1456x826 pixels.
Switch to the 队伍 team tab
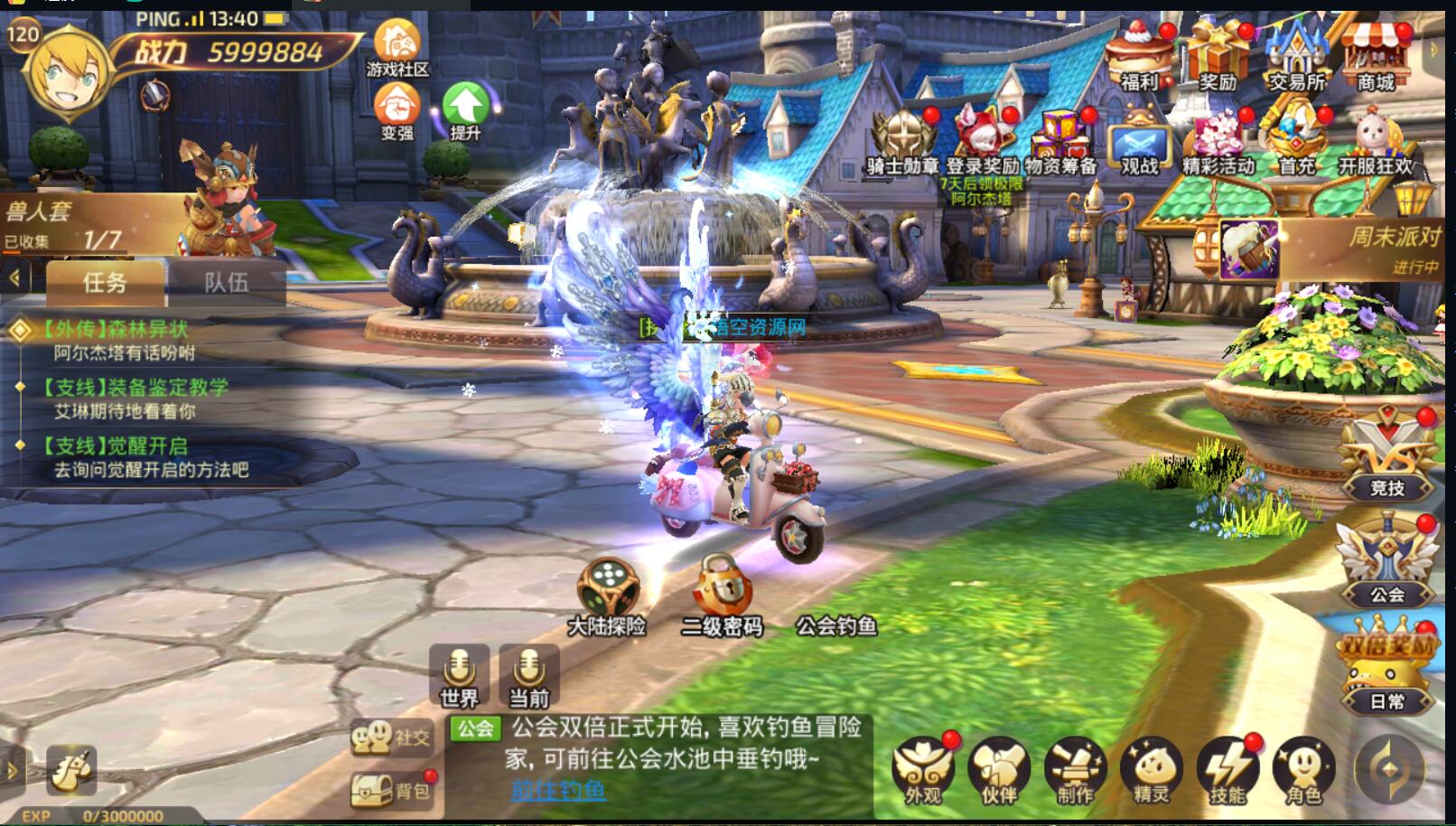click(226, 283)
